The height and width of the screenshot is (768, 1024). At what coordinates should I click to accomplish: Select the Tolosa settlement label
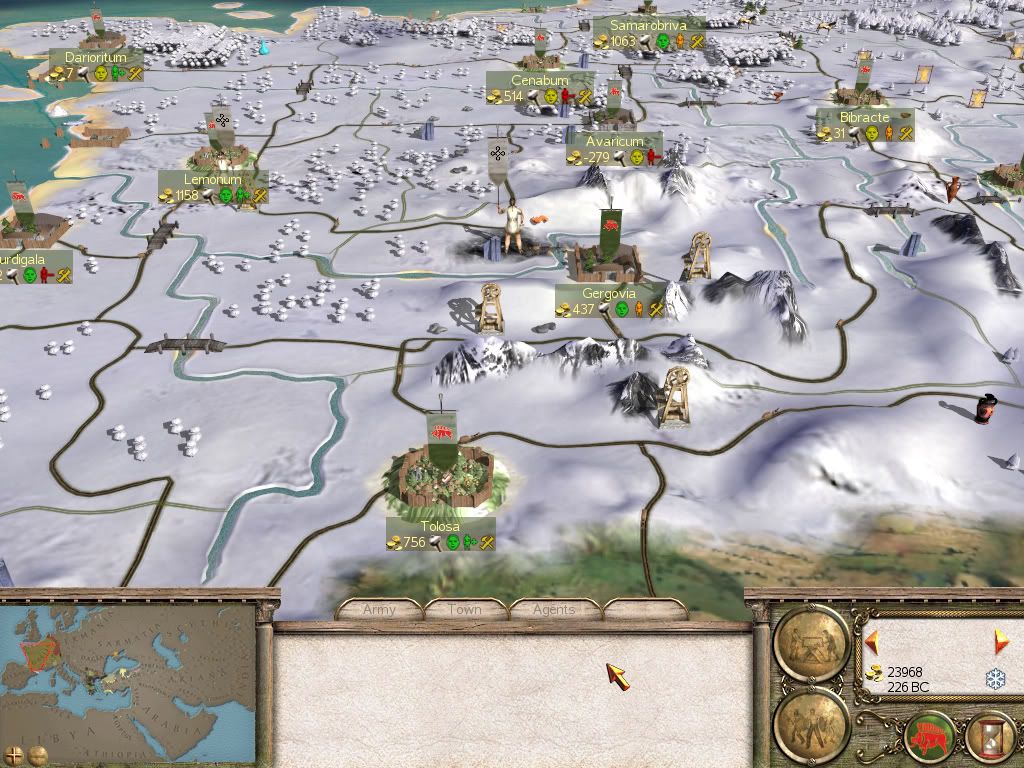tap(441, 527)
